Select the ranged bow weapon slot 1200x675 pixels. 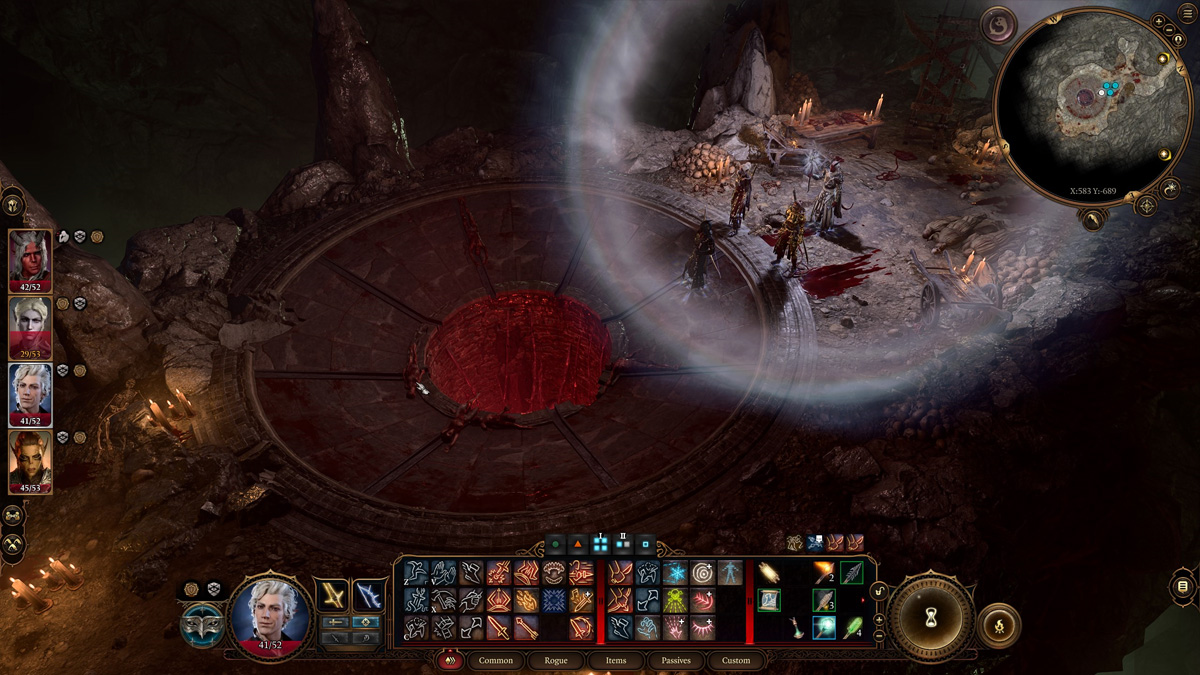point(367,595)
